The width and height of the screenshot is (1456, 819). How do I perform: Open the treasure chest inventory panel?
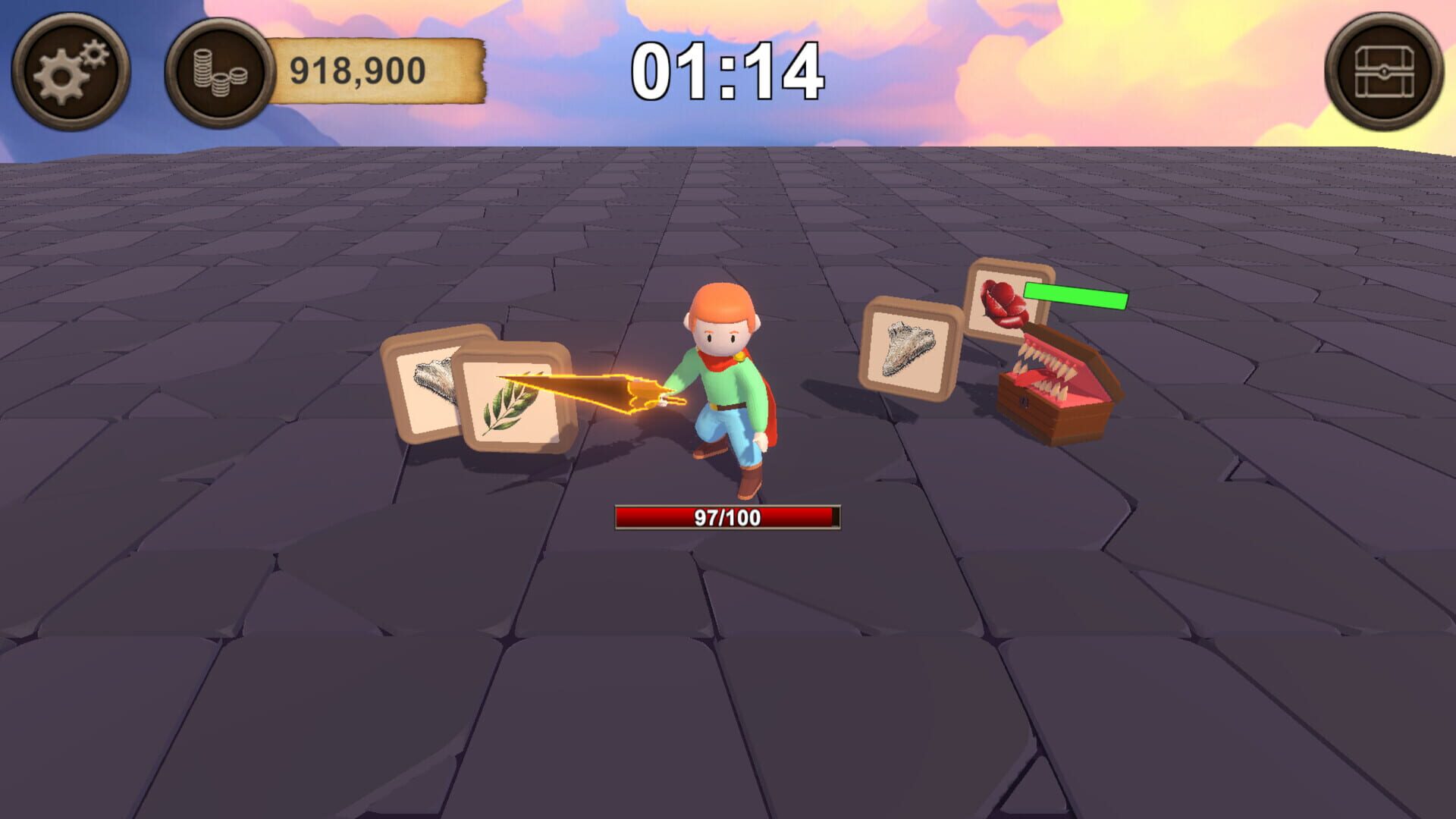tap(1388, 68)
